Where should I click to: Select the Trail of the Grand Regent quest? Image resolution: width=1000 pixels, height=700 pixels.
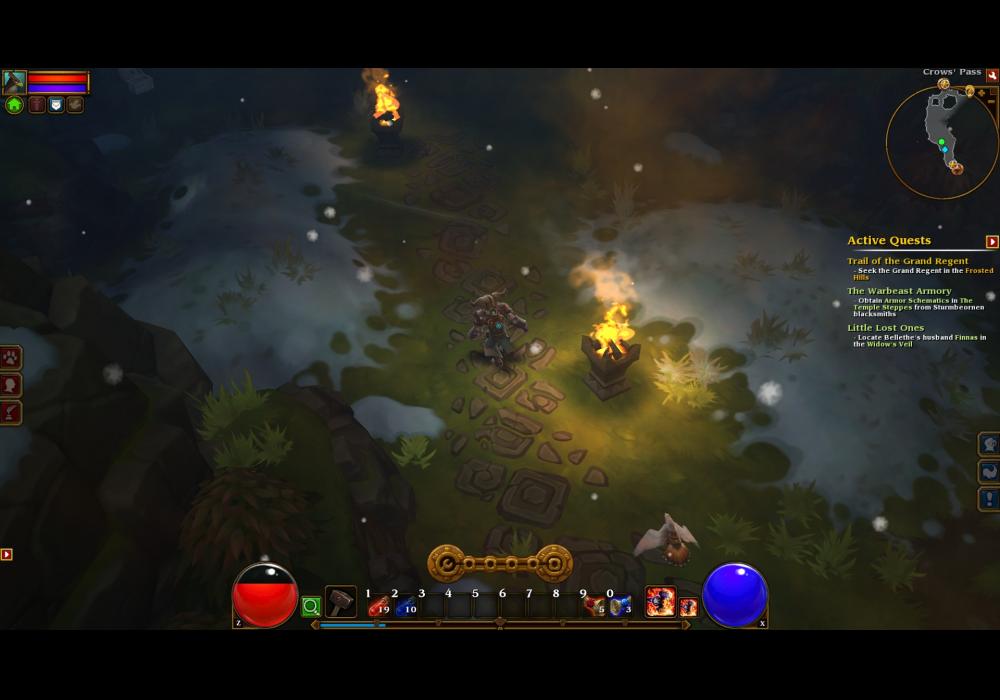[x=907, y=261]
